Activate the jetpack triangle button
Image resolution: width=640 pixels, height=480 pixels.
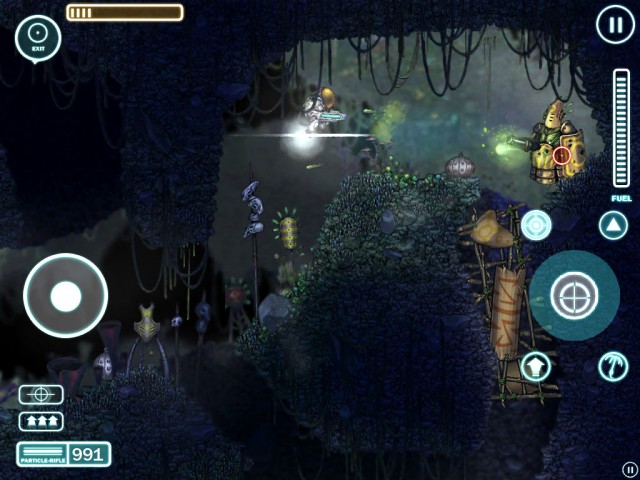(613, 225)
